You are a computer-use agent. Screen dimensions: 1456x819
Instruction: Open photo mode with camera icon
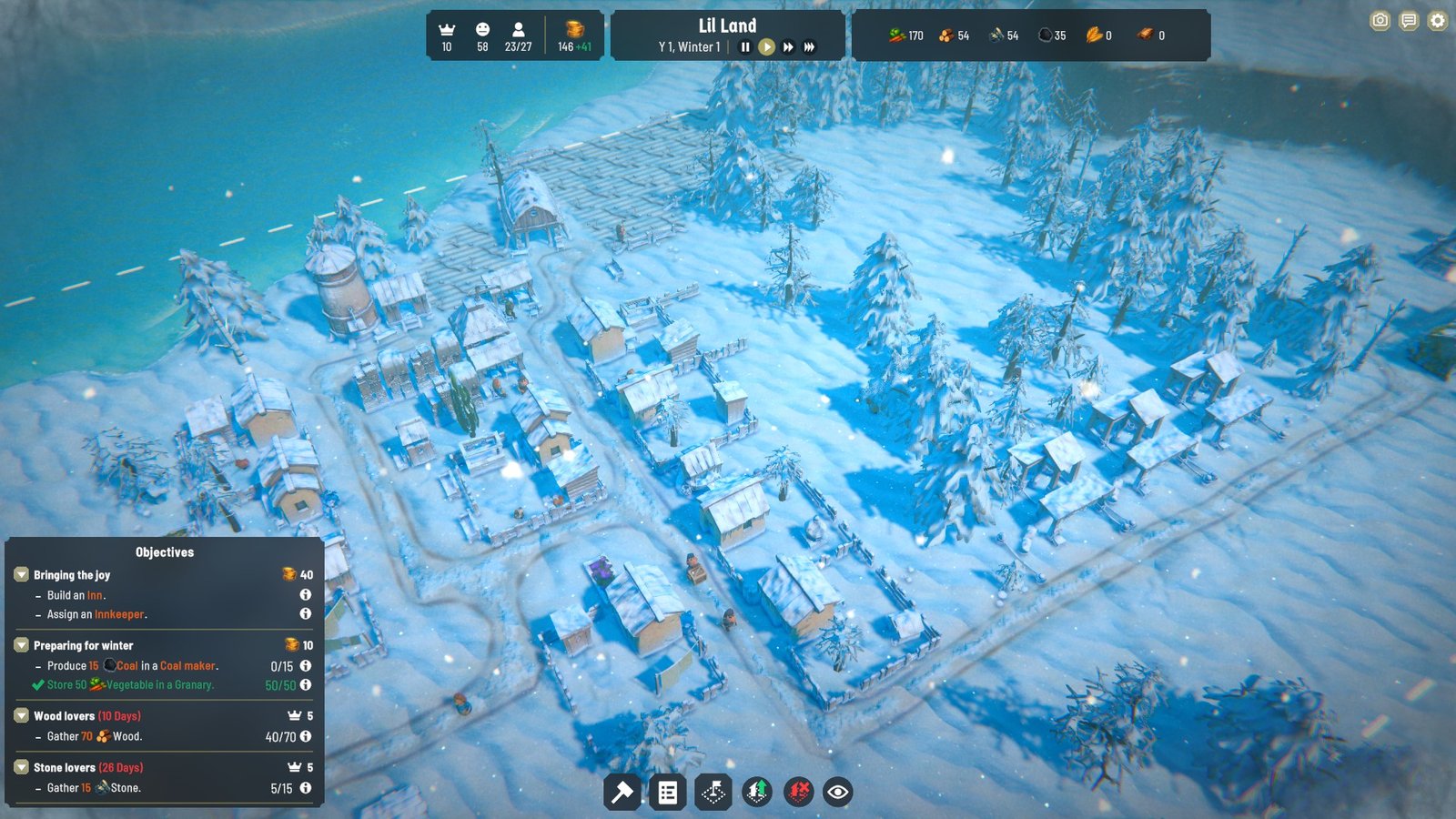(x=1380, y=21)
